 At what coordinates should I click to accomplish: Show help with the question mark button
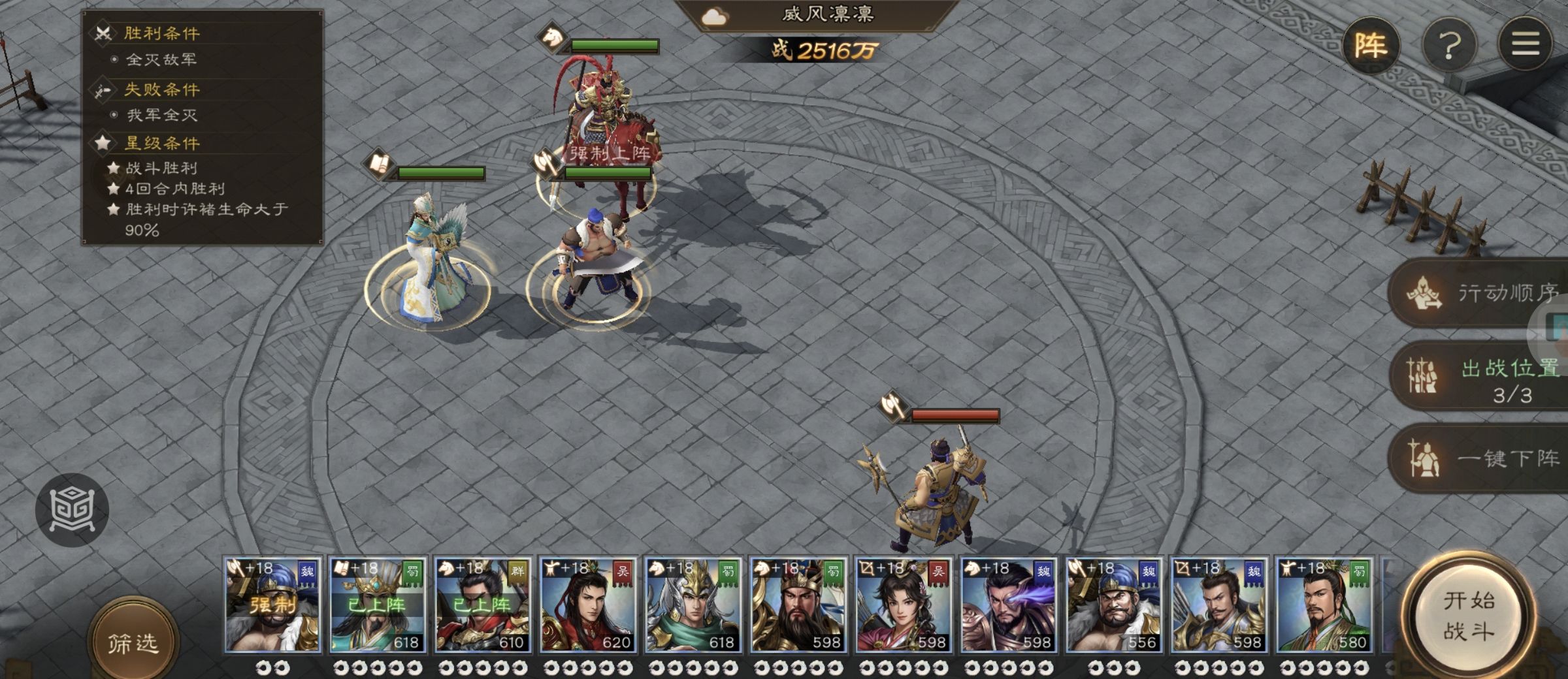pyautogui.click(x=1450, y=46)
